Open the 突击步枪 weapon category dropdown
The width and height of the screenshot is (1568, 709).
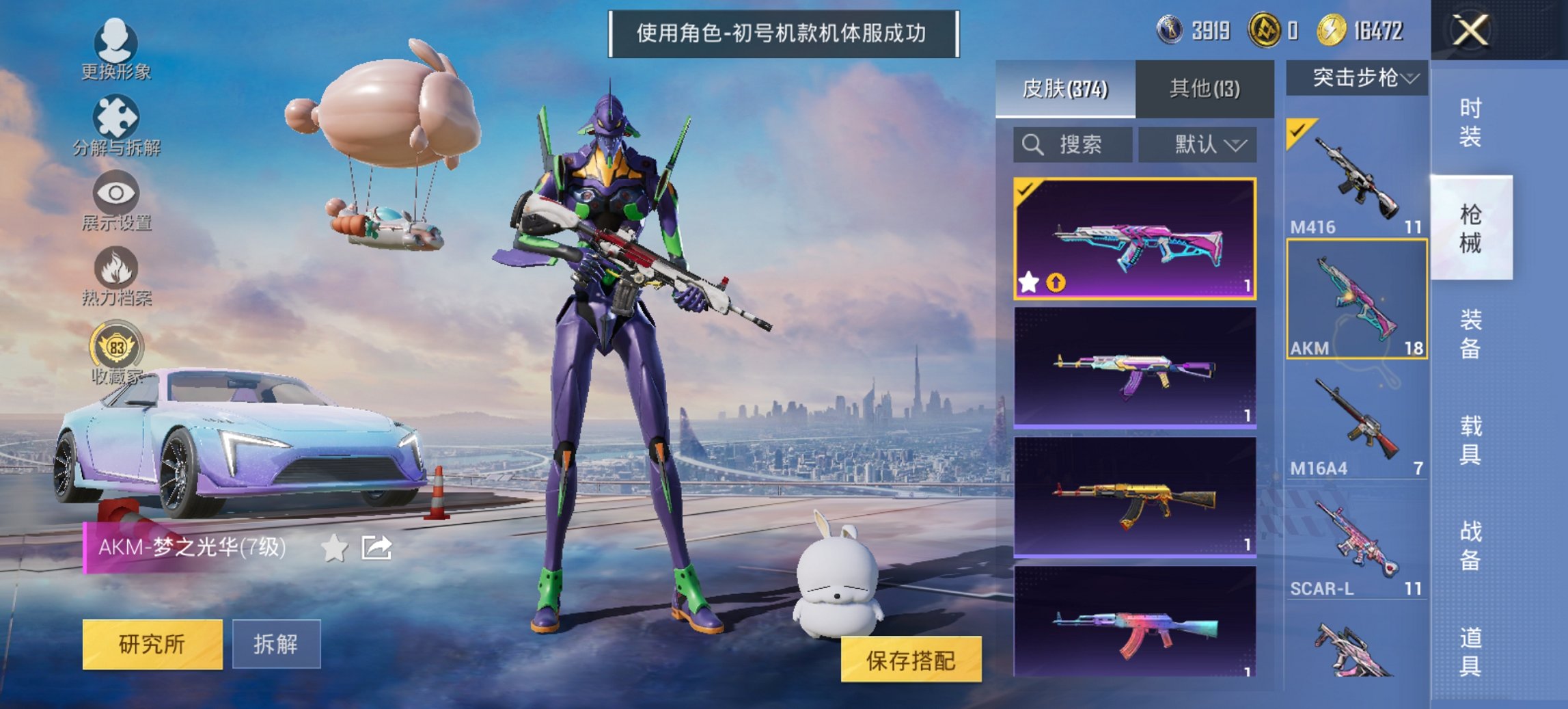point(1361,77)
